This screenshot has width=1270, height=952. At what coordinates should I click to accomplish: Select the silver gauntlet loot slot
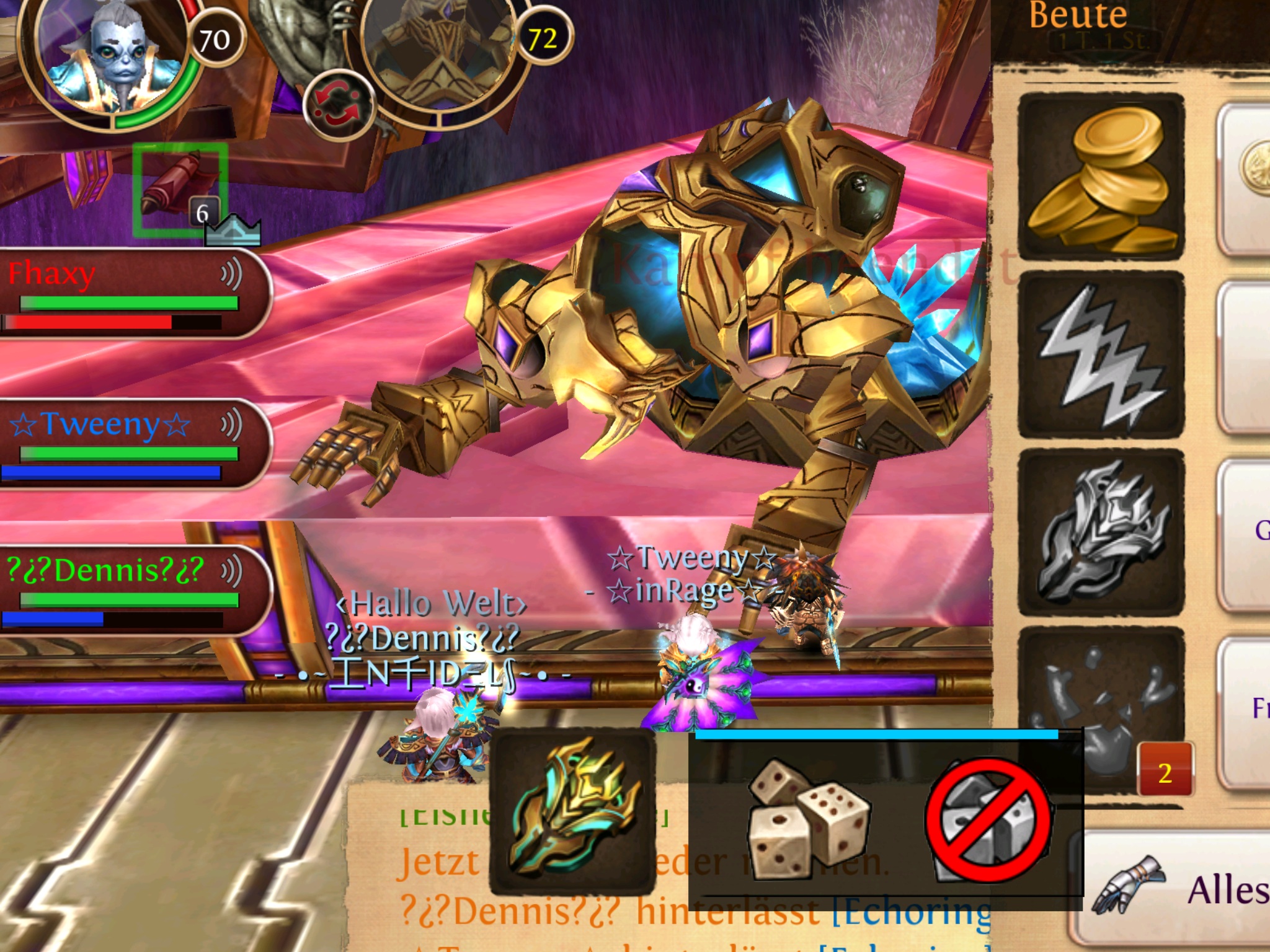[x=1101, y=533]
